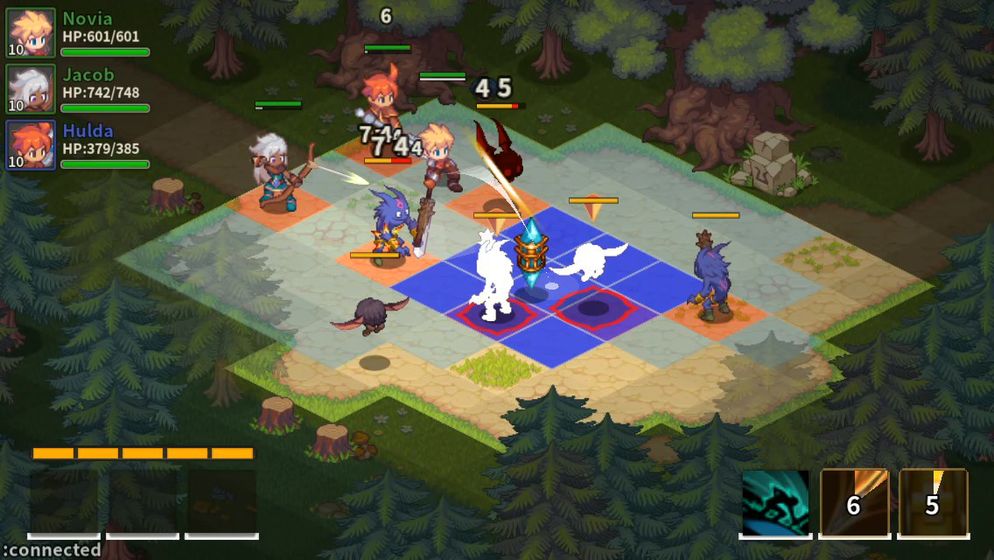Screen dimensions: 994x560
Task: Use the skill showing cooldown 6
Action: tap(854, 502)
